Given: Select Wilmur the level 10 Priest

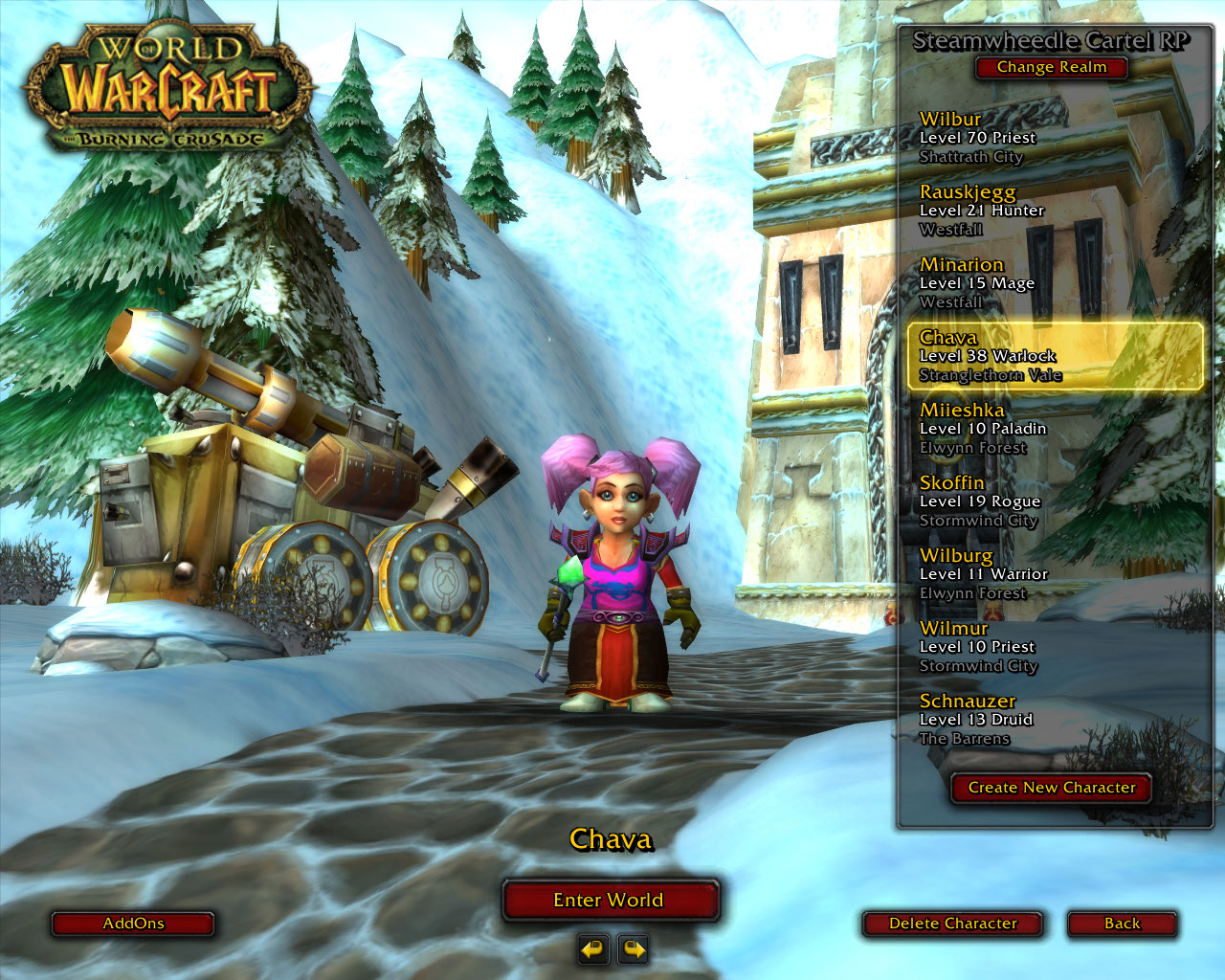Looking at the screenshot, I should click(1053, 647).
